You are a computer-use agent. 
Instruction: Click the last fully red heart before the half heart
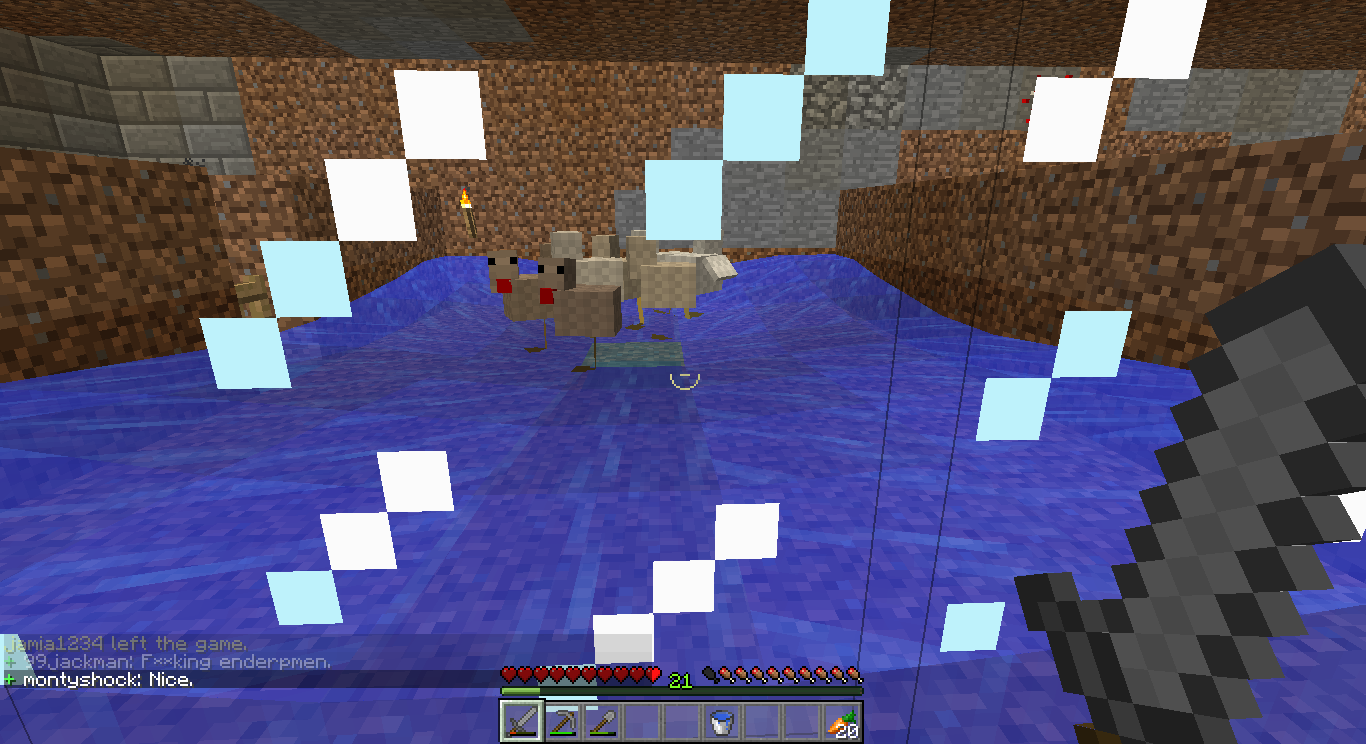click(638, 674)
